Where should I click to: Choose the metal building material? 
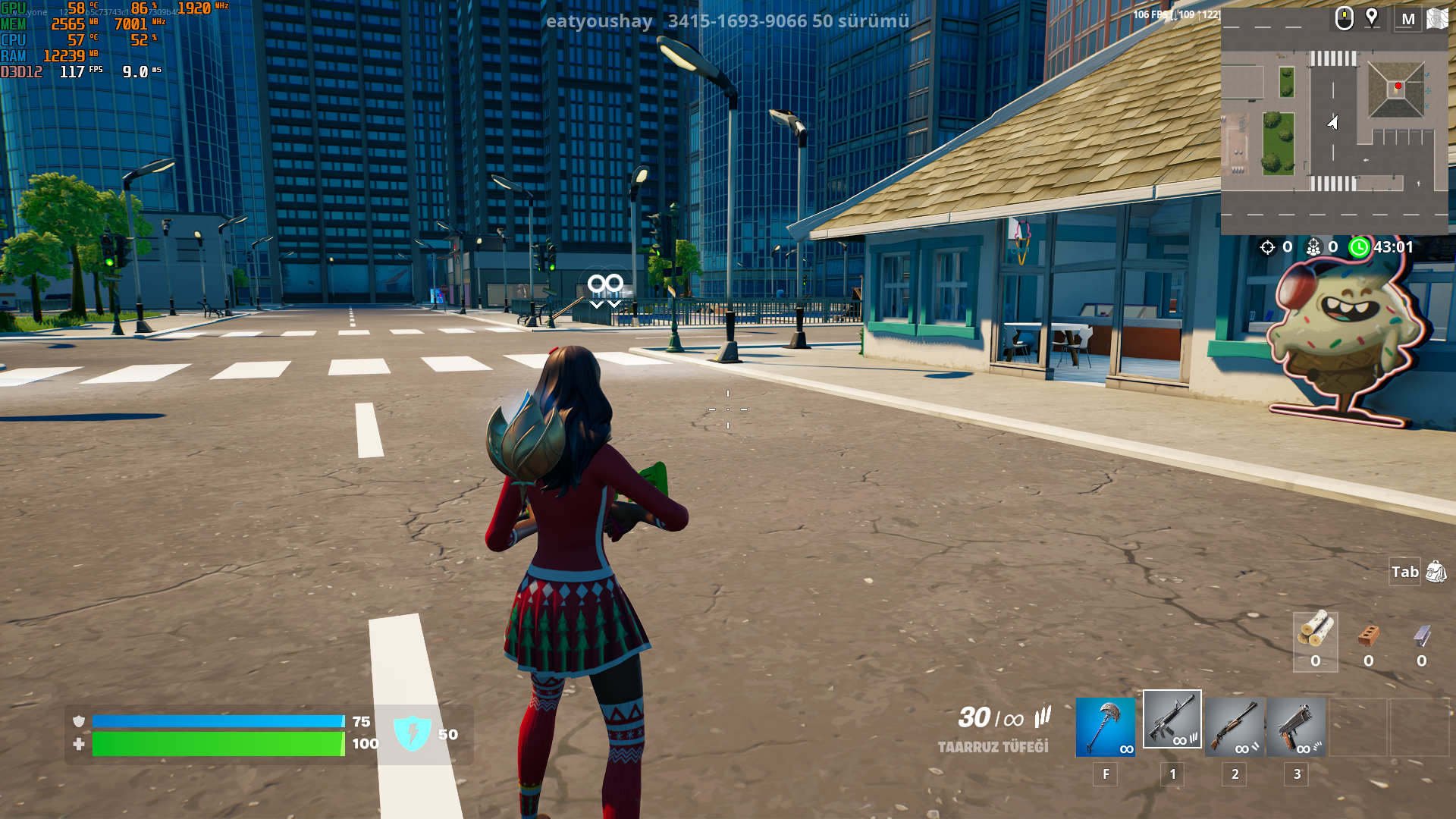(1421, 642)
